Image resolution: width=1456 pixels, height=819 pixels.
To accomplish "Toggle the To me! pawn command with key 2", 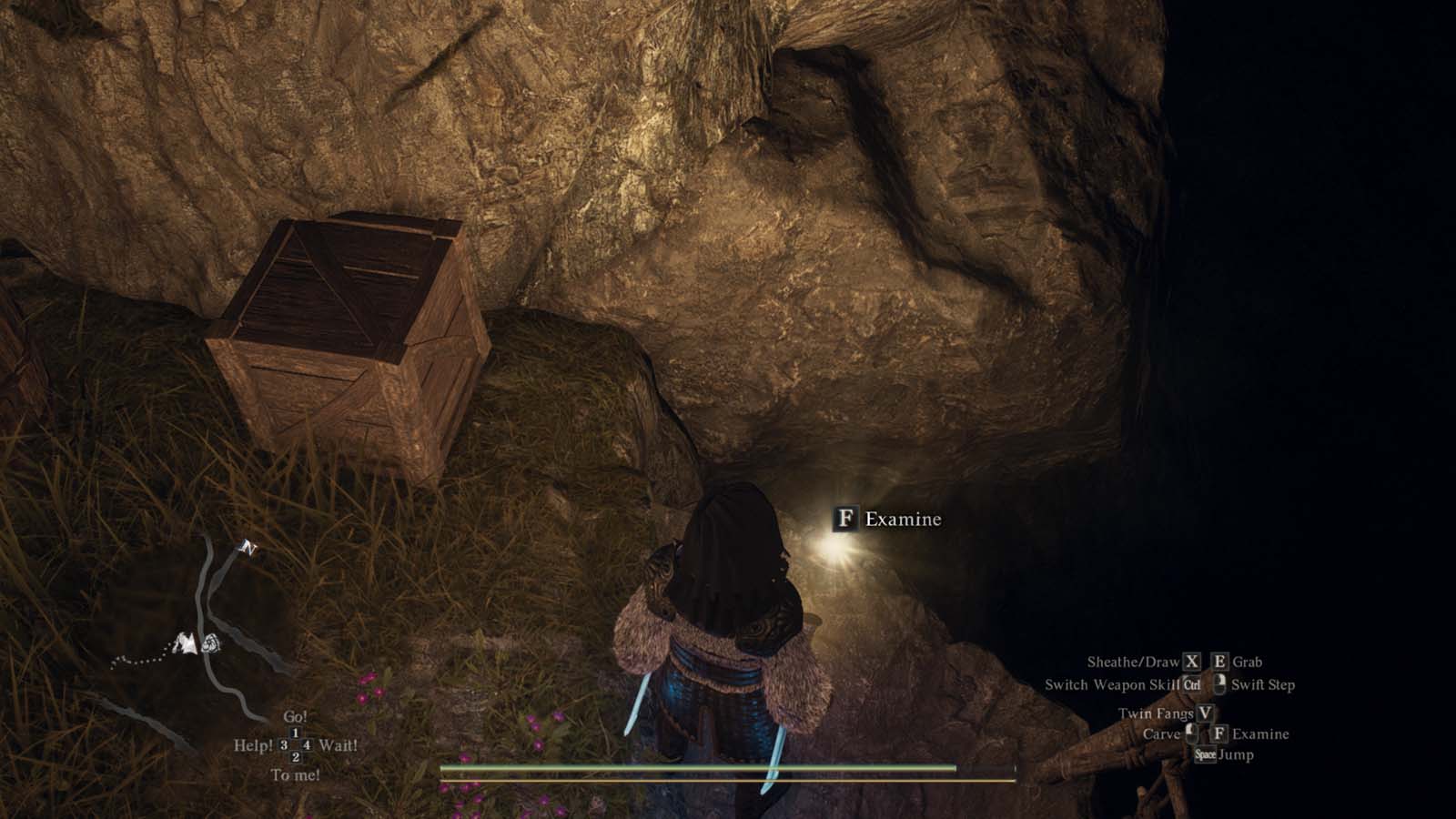I will click(295, 758).
